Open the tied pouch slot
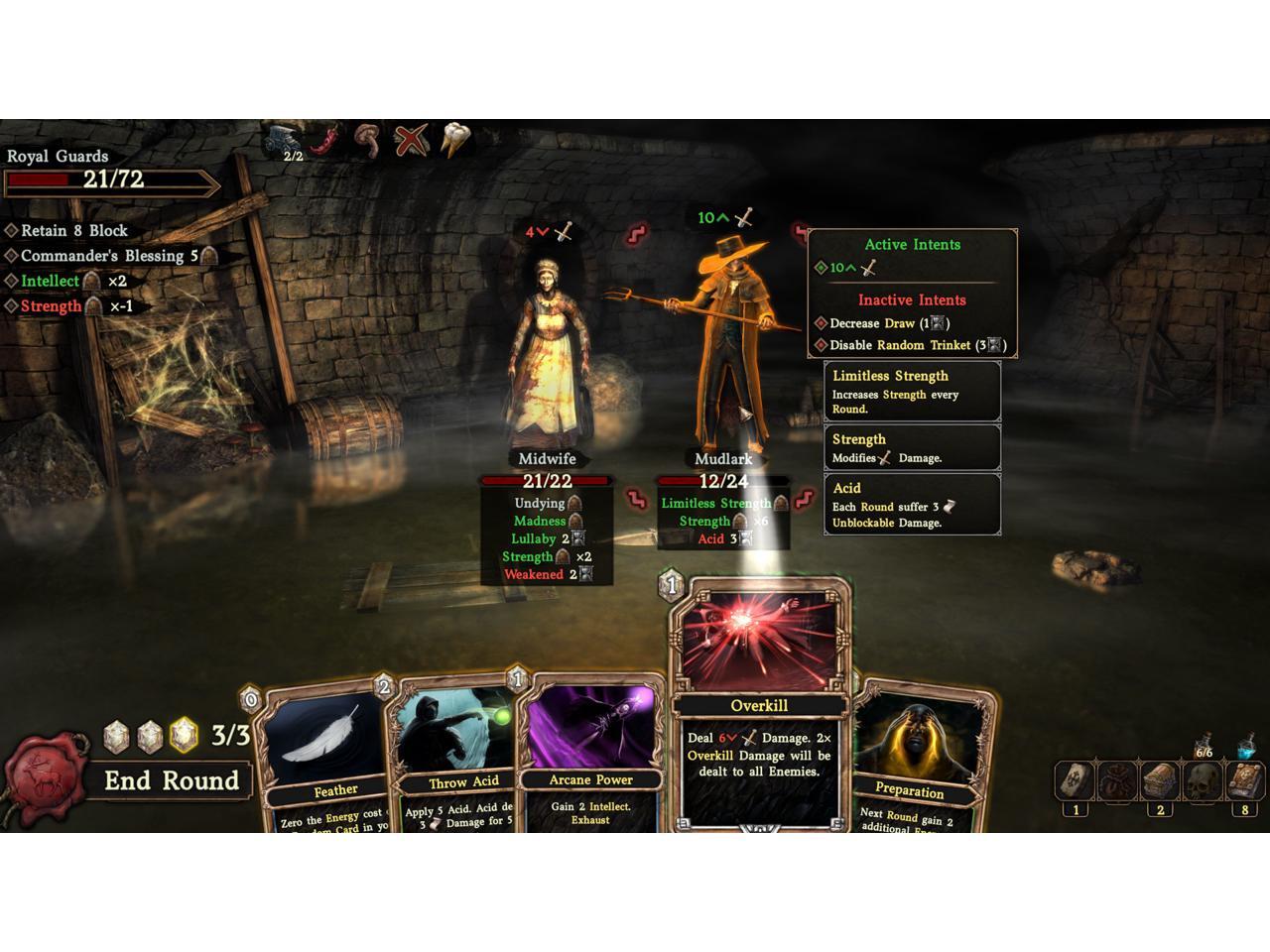Image resolution: width=1270 pixels, height=952 pixels. [1117, 781]
